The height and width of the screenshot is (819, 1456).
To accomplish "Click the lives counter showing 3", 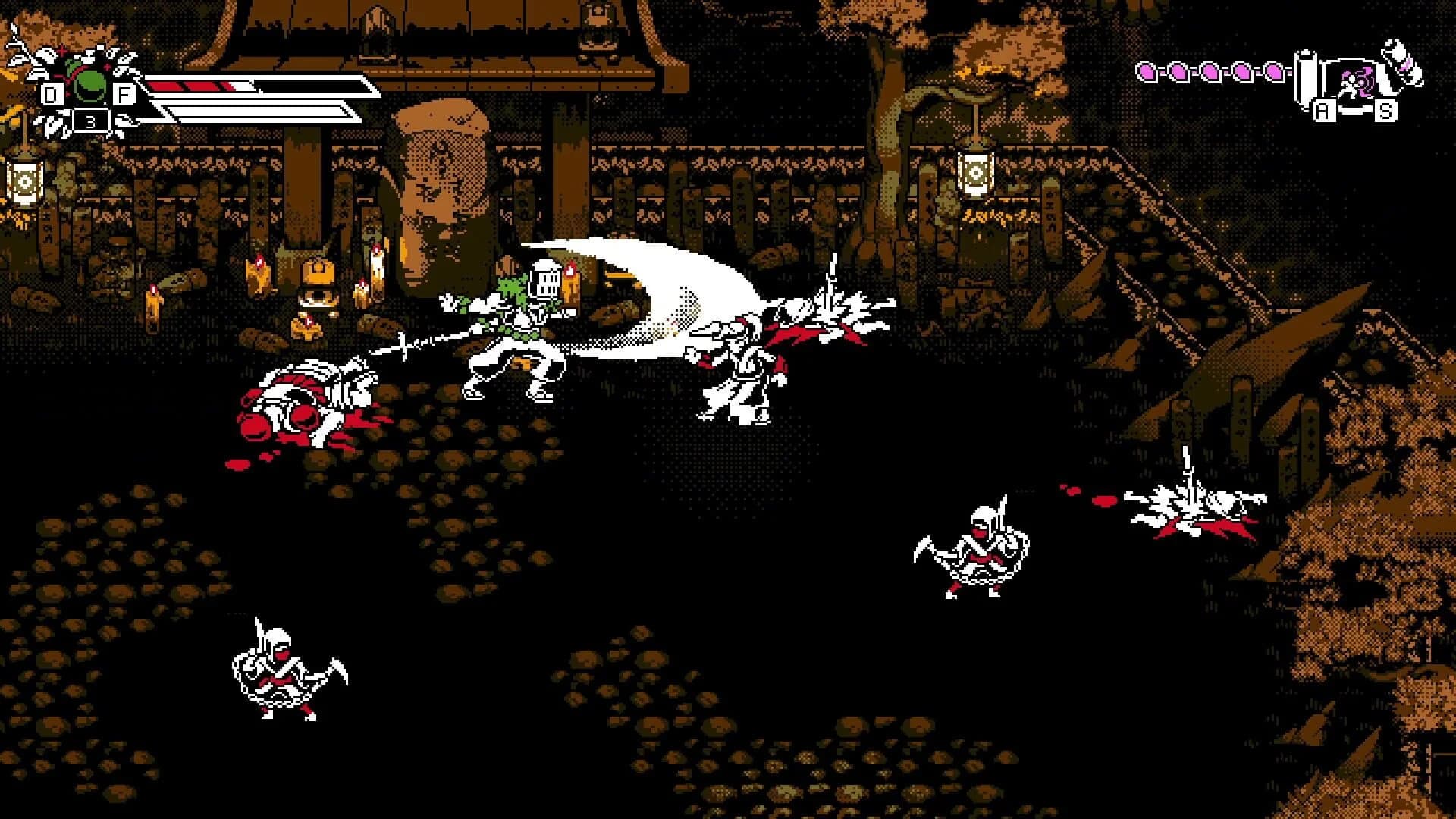I will (x=91, y=120).
